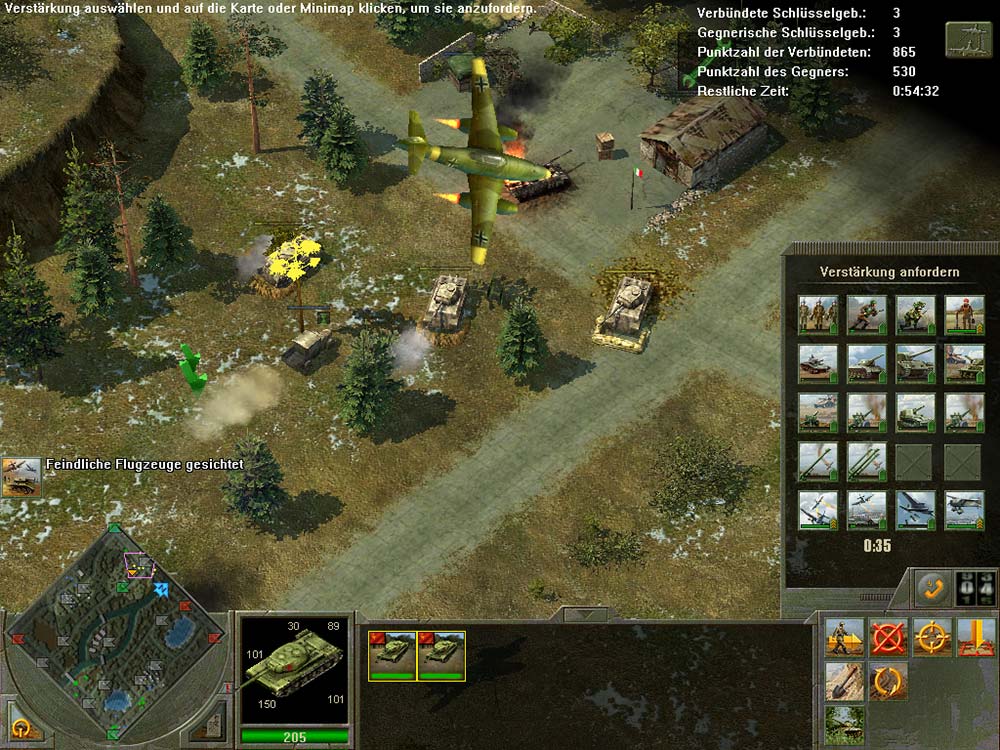Viewport: 1000px width, 750px height.
Task: Click the orange telephone reinforcement button
Action: (934, 588)
